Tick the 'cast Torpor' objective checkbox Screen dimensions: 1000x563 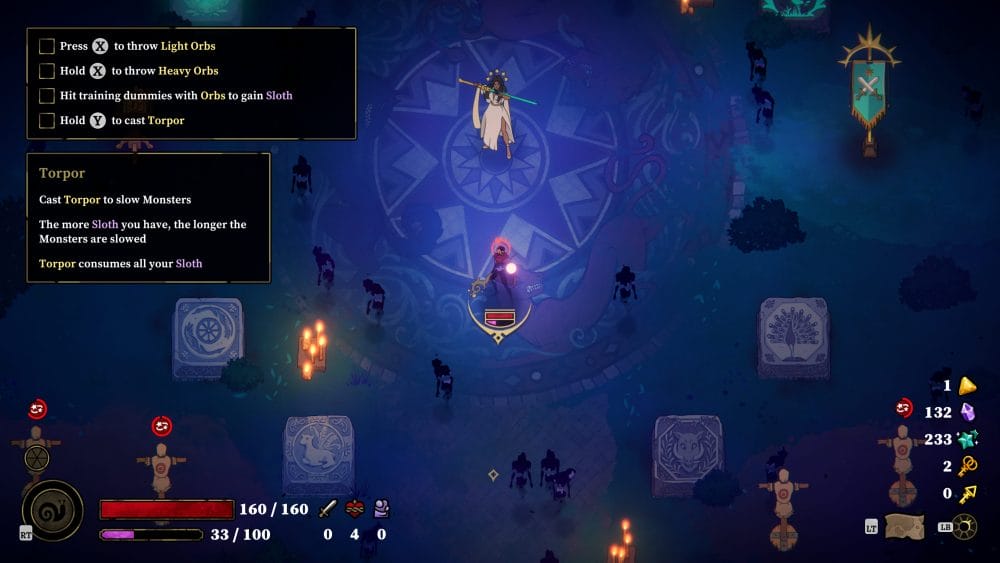(46, 121)
